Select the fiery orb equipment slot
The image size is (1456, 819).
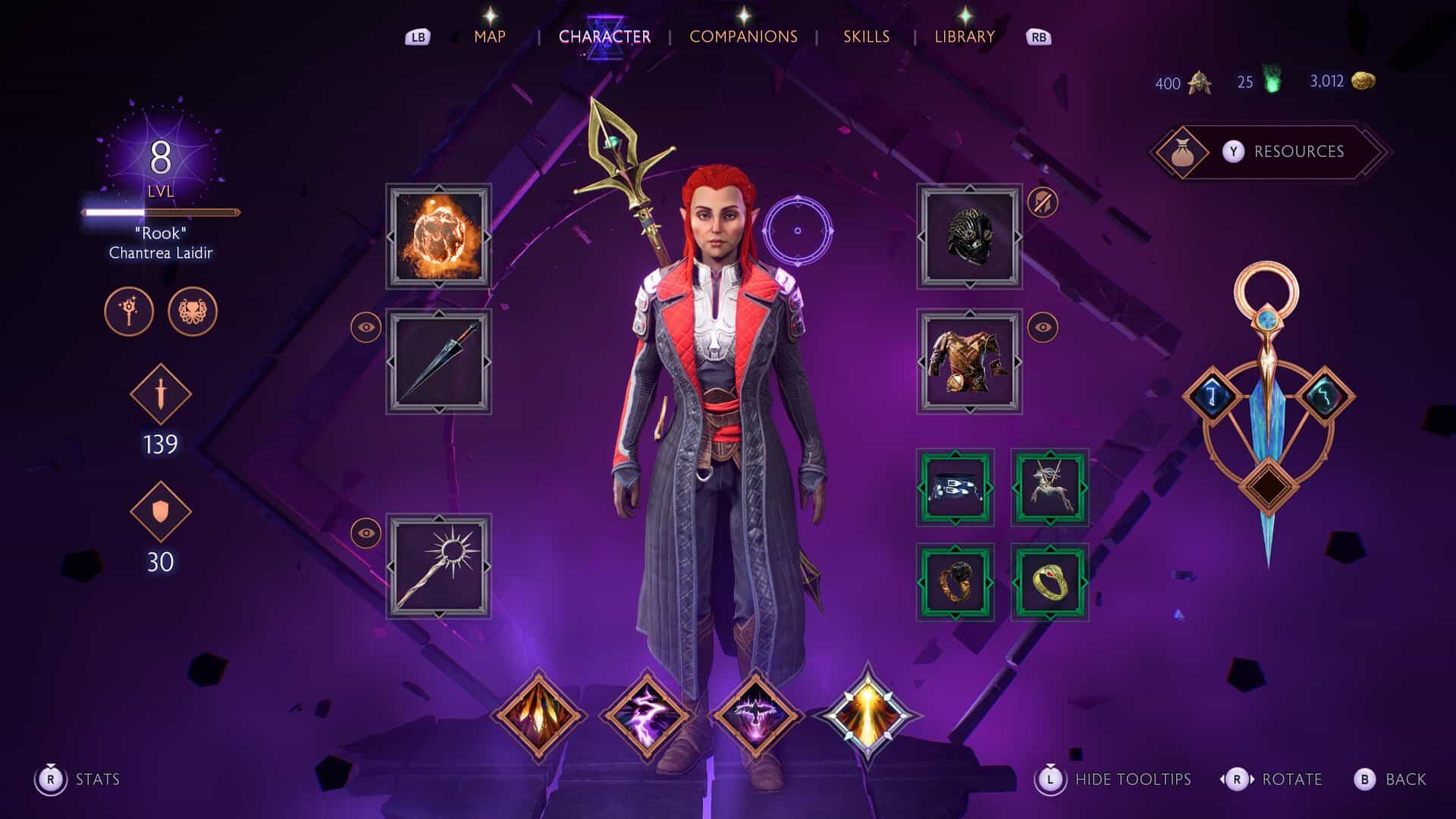(x=438, y=237)
